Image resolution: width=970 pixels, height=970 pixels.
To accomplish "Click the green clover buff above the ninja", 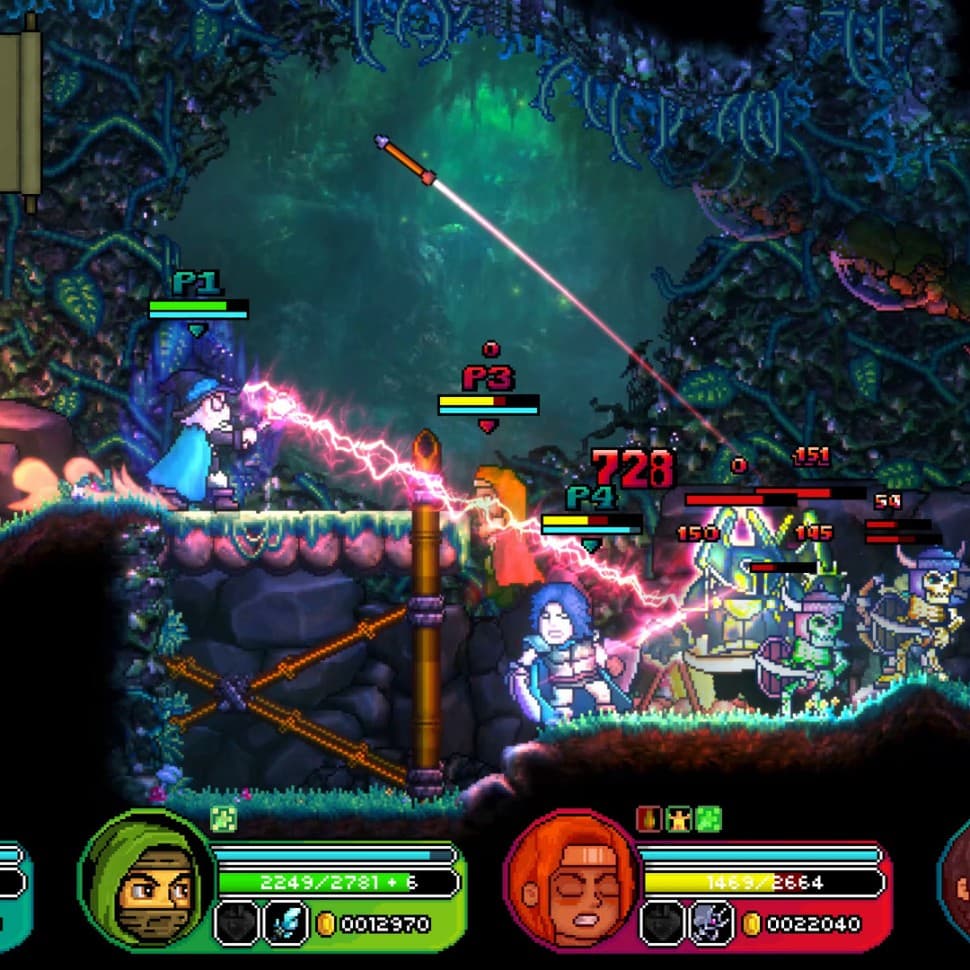I will click(x=224, y=820).
